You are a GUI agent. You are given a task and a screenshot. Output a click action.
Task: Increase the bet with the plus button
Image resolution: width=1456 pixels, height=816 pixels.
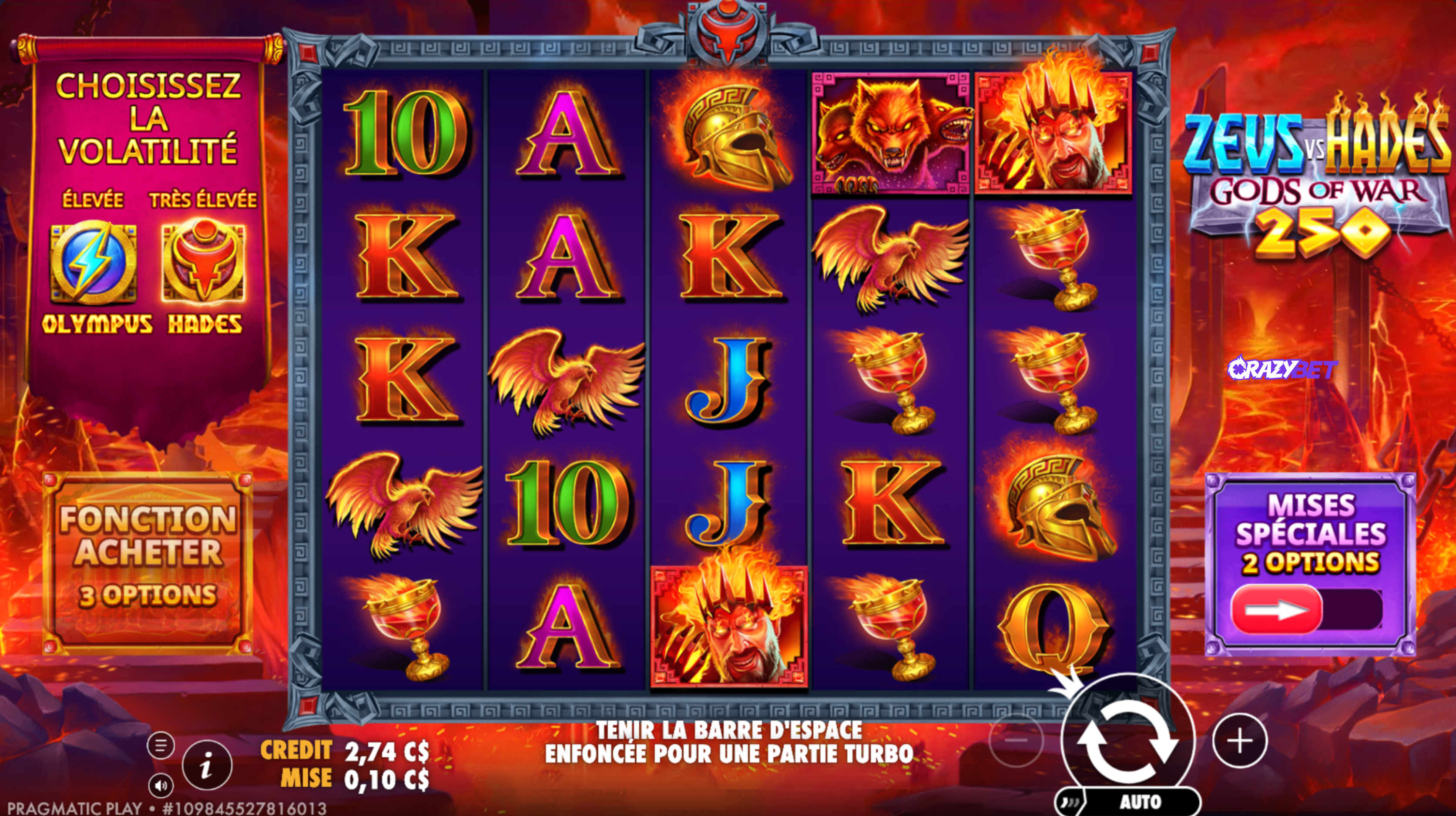tap(1240, 741)
